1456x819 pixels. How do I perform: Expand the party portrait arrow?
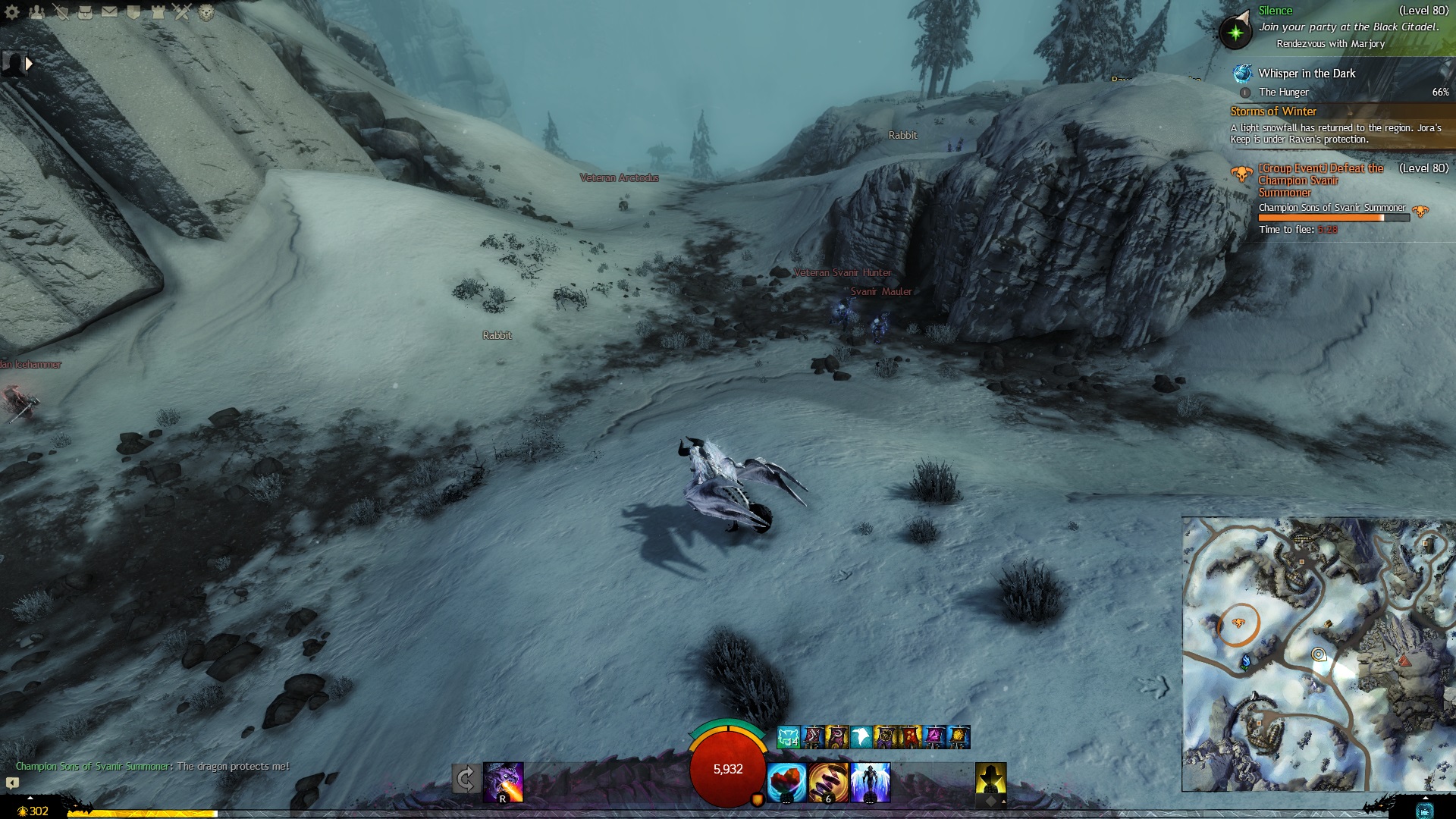[29, 64]
